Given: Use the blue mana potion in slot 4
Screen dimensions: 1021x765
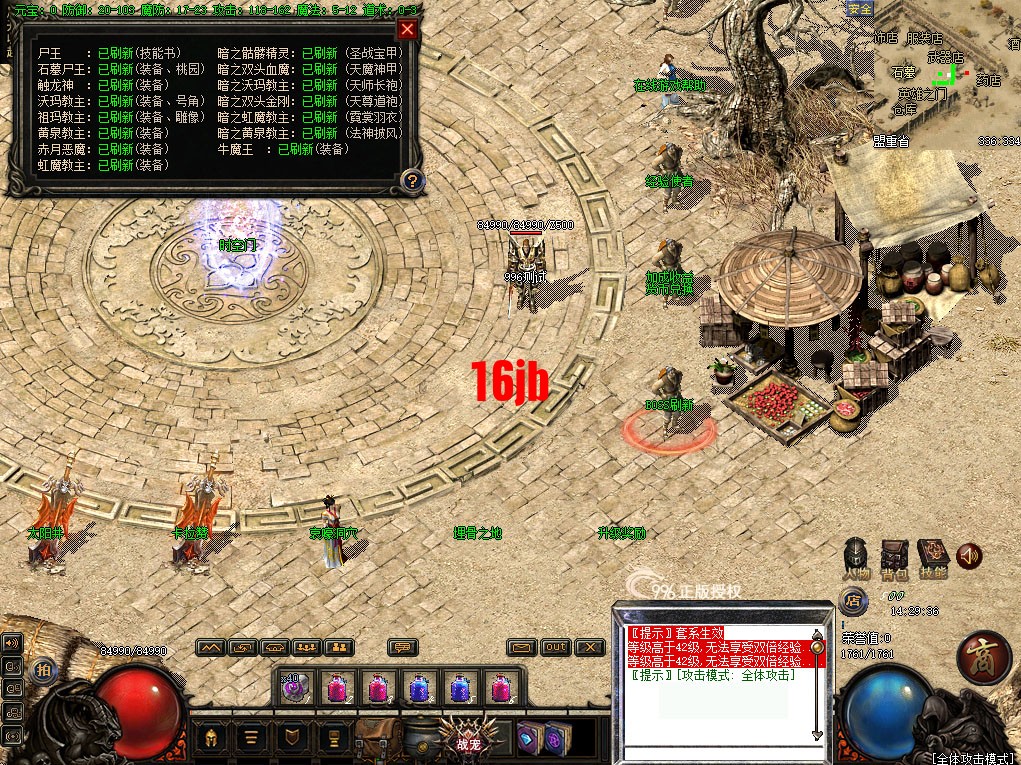Looking at the screenshot, I should coord(418,688).
